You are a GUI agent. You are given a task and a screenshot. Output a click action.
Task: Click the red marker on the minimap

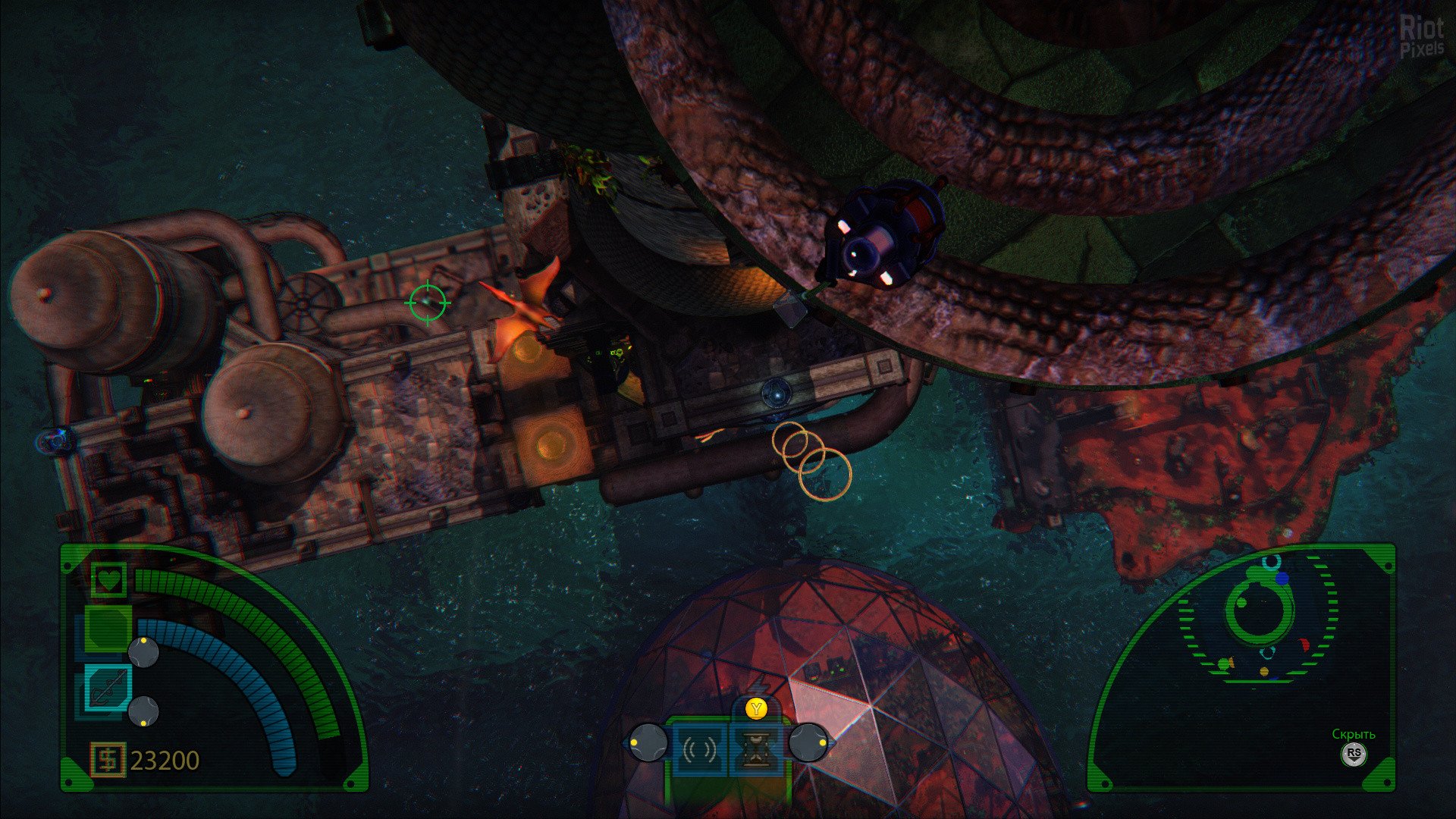click(x=1304, y=645)
